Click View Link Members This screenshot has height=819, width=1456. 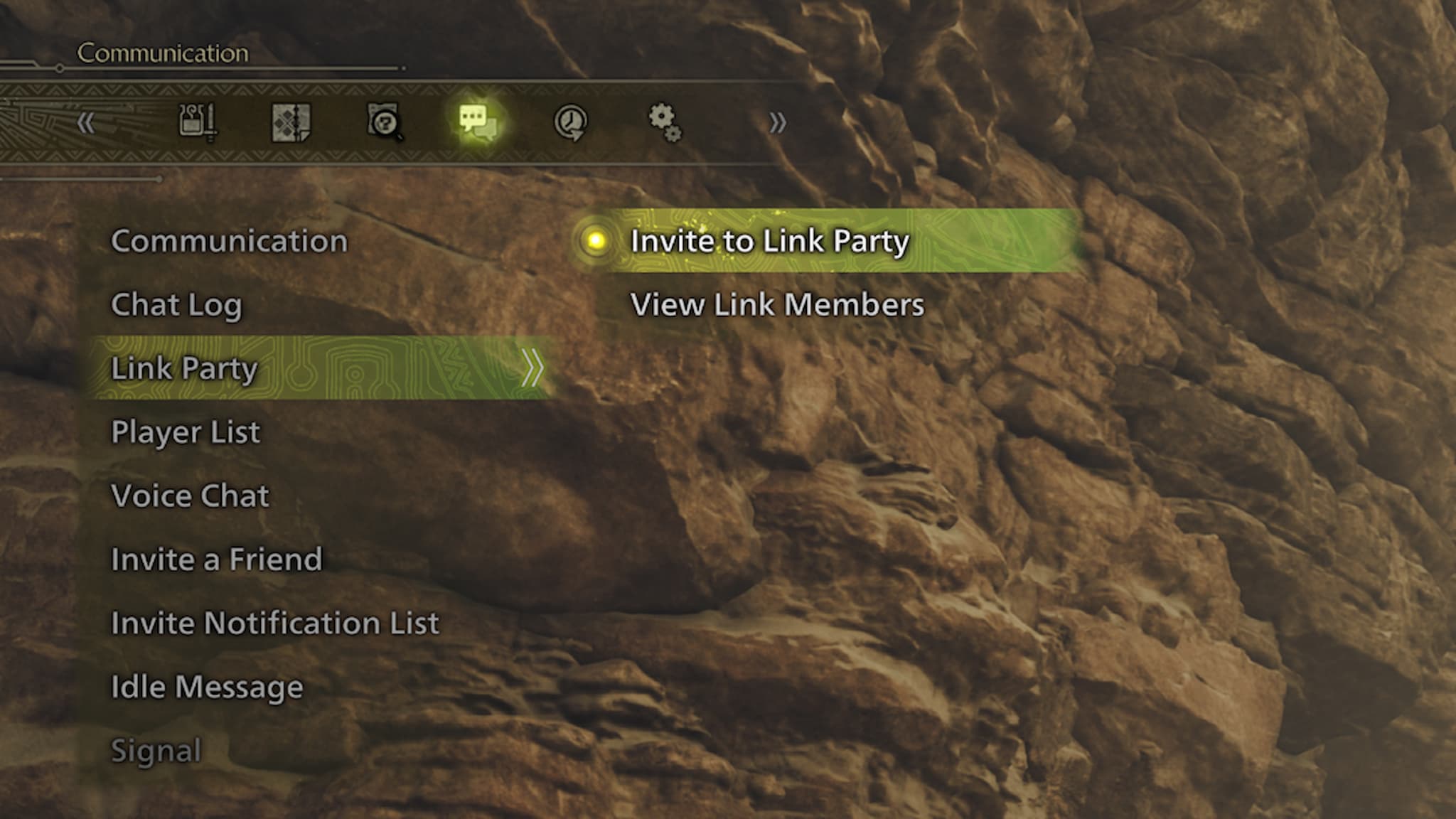pos(776,306)
